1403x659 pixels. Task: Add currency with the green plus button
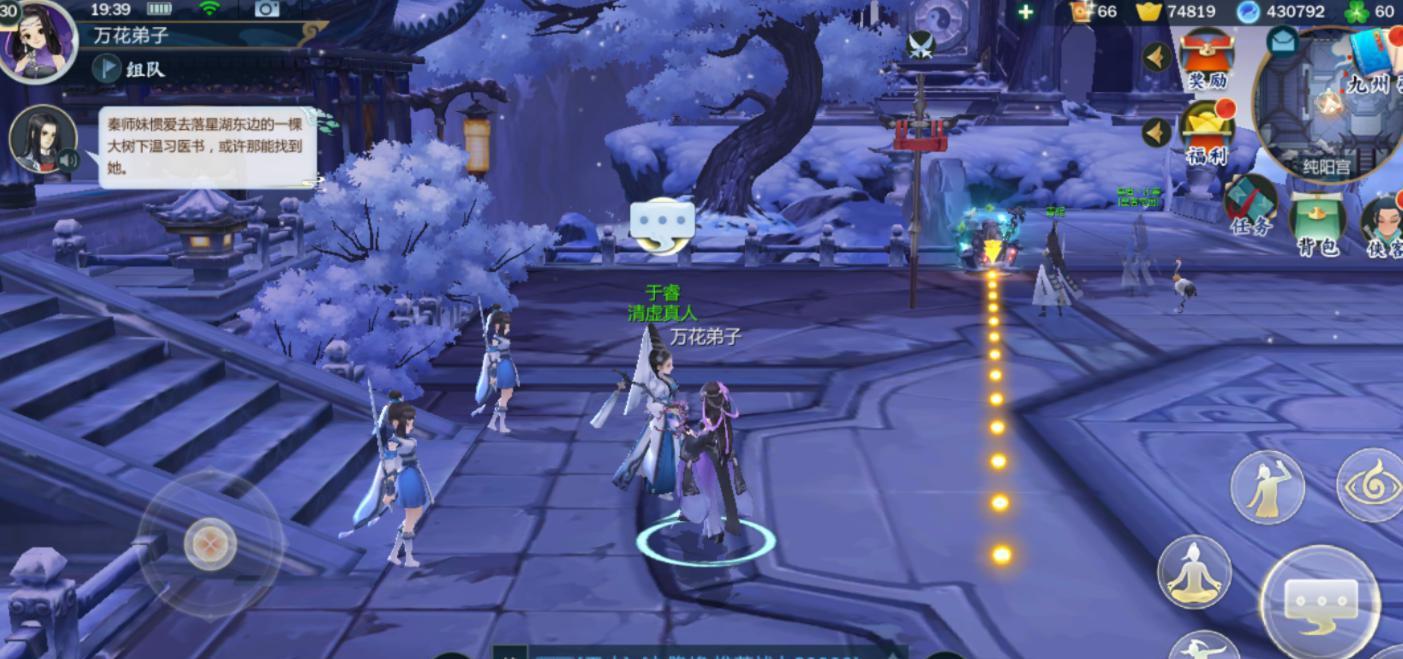pyautogui.click(x=1025, y=12)
